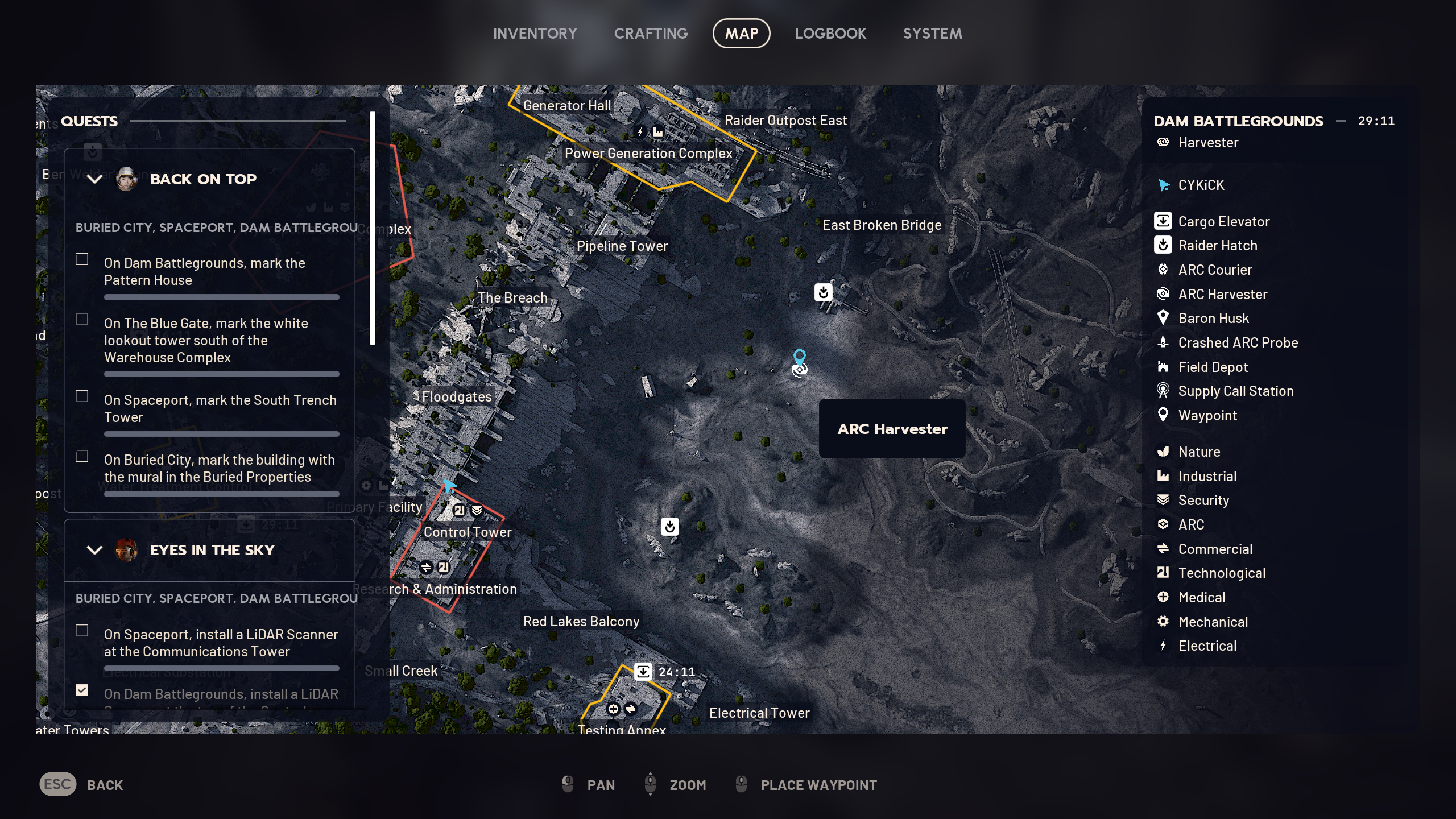Click the ARC Harvester legend icon
Viewport: 1456px width, 819px height.
pos(1164,294)
